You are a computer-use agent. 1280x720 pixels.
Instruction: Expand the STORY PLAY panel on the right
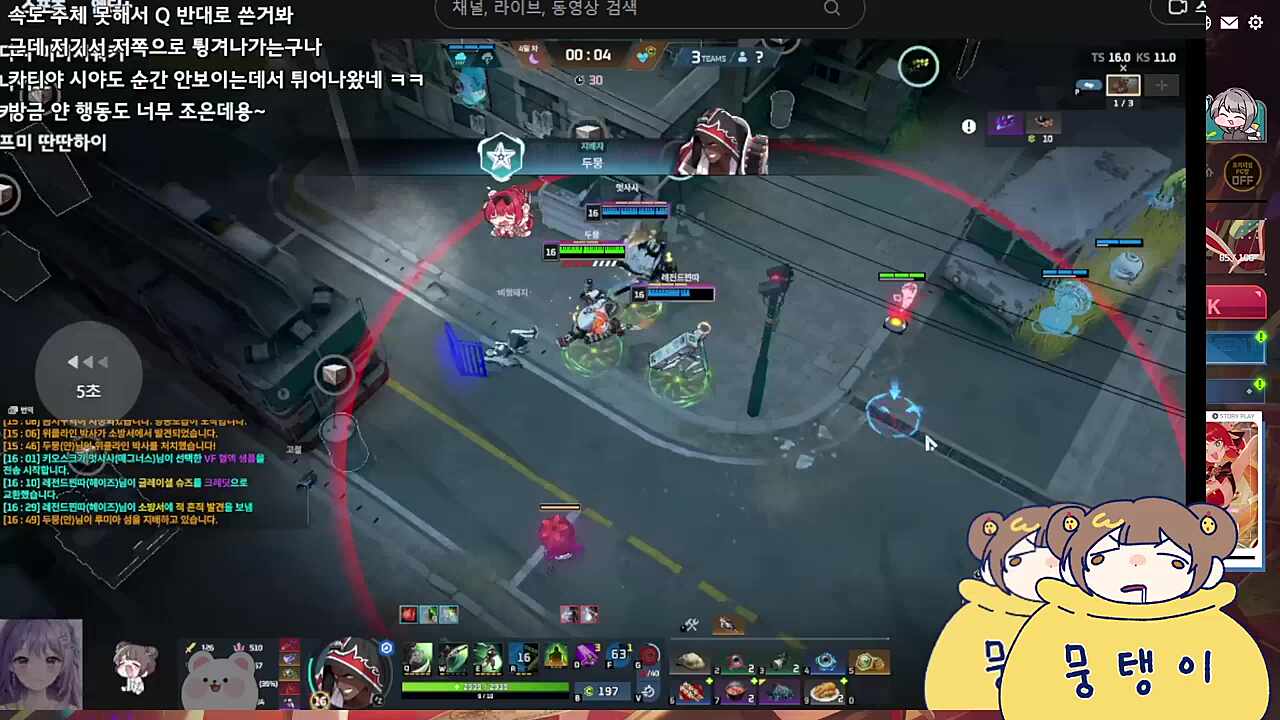(x=1233, y=416)
